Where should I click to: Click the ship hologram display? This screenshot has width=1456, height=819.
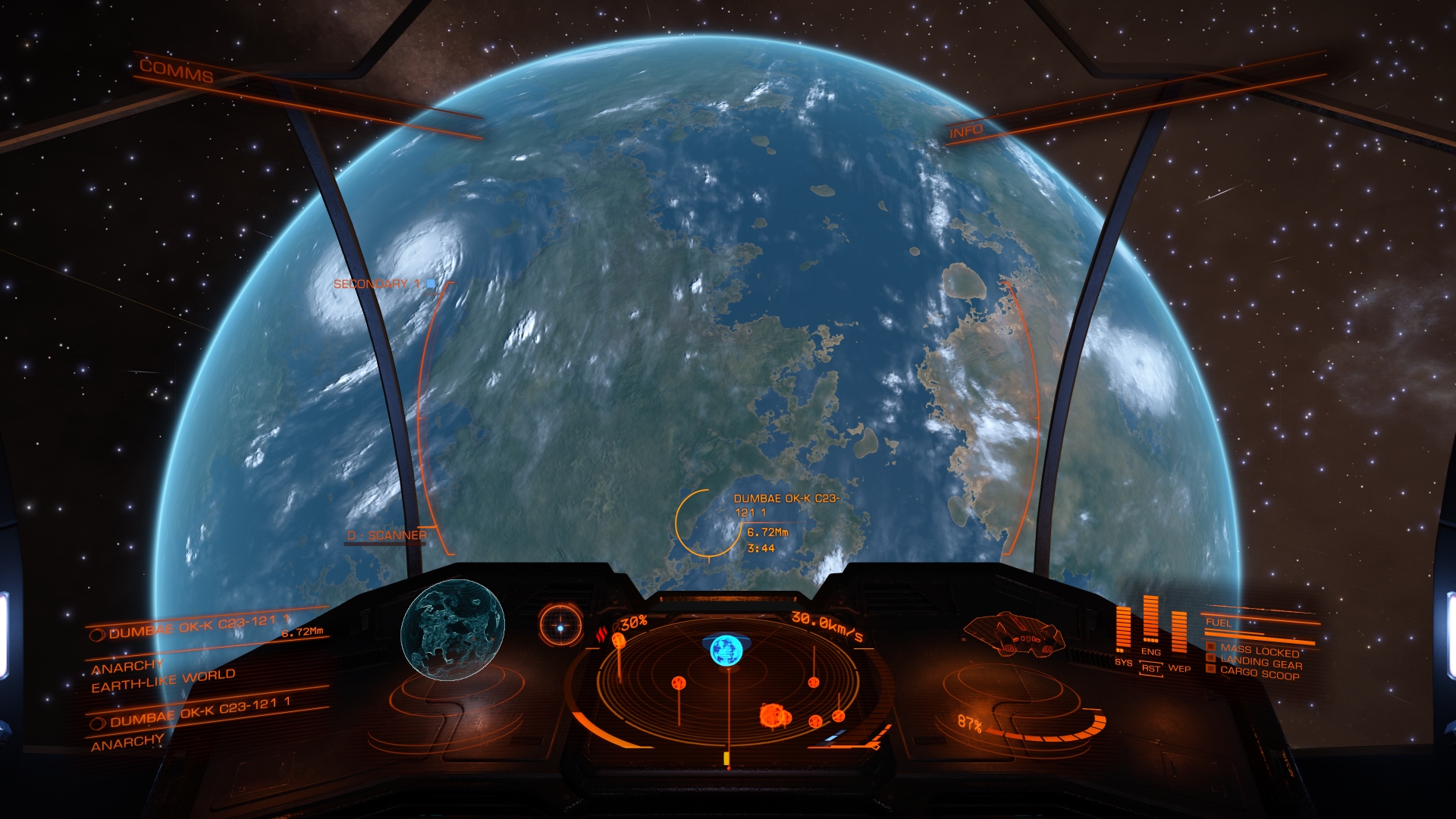1014,634
